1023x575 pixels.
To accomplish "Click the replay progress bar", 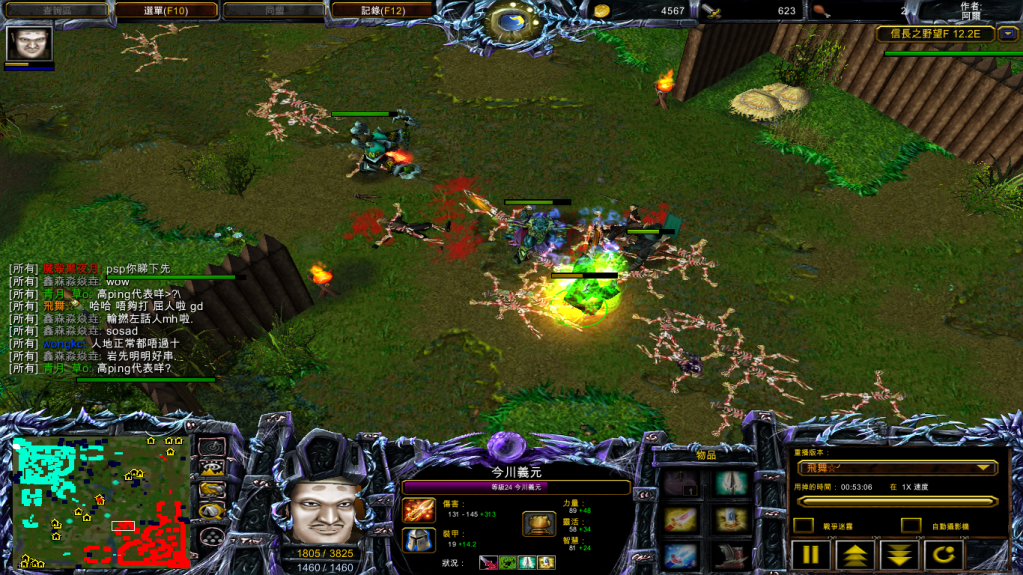I will point(897,501).
